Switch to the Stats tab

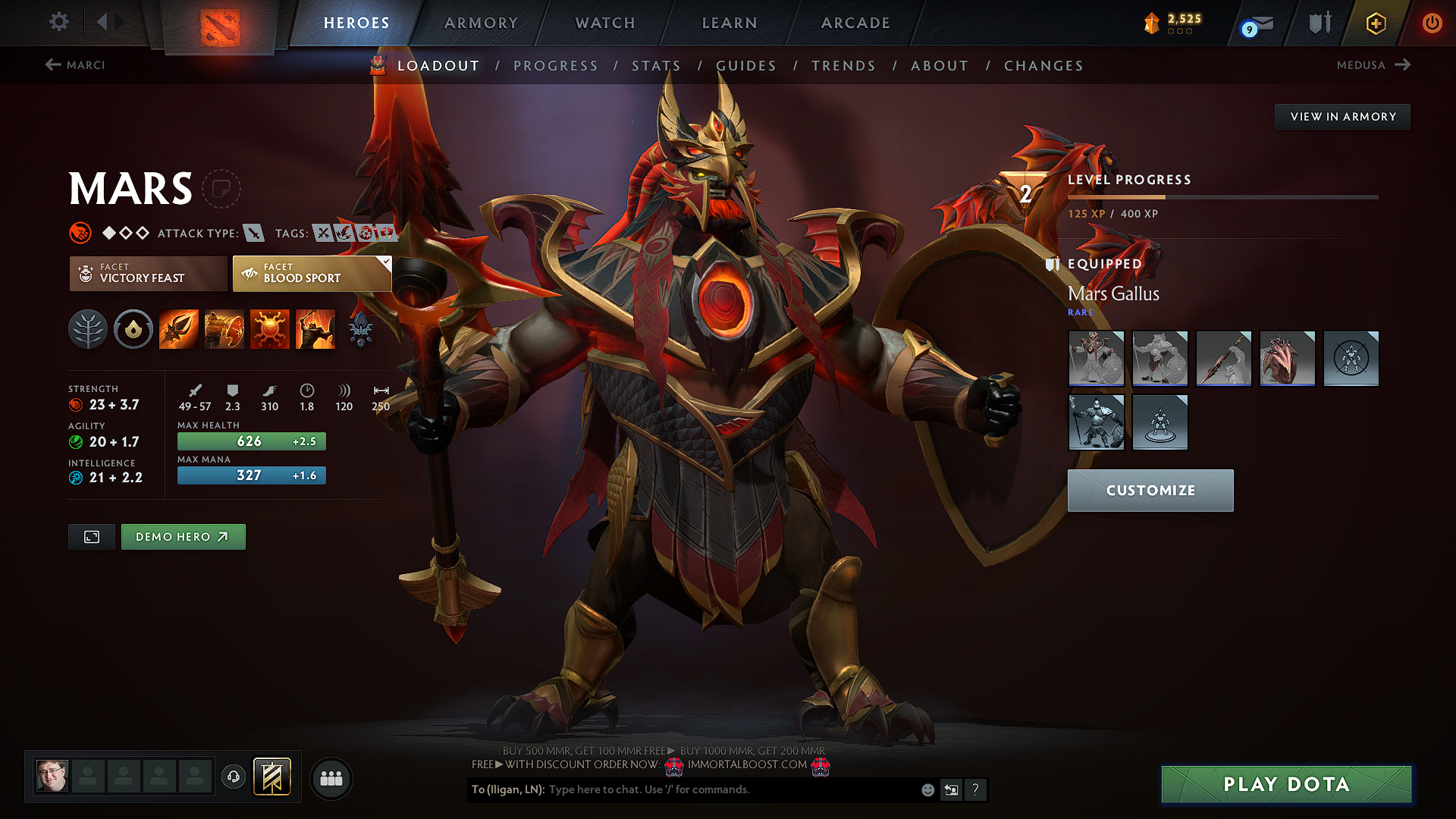coord(657,65)
